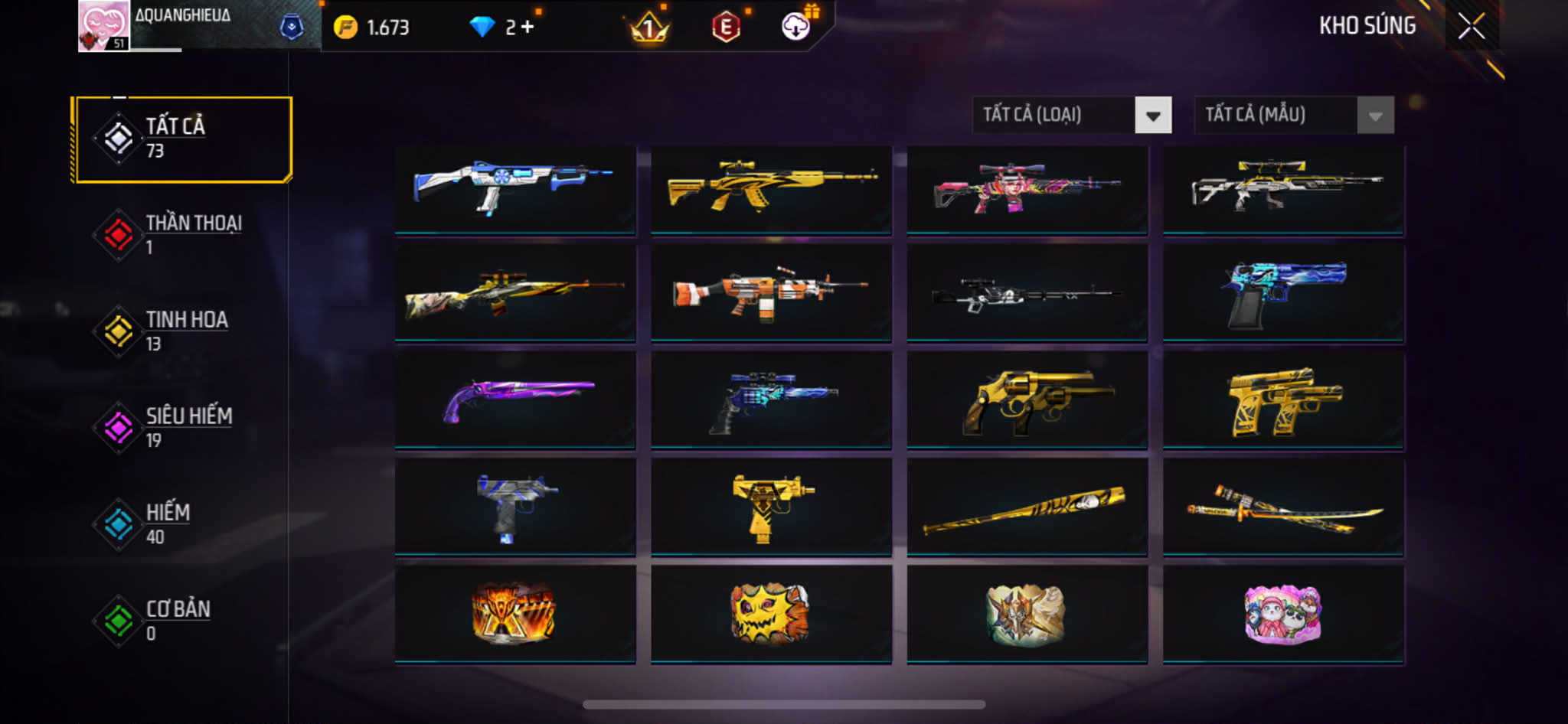1568x724 pixels.
Task: Choose the golden katana skin
Action: pyautogui.click(x=1283, y=507)
